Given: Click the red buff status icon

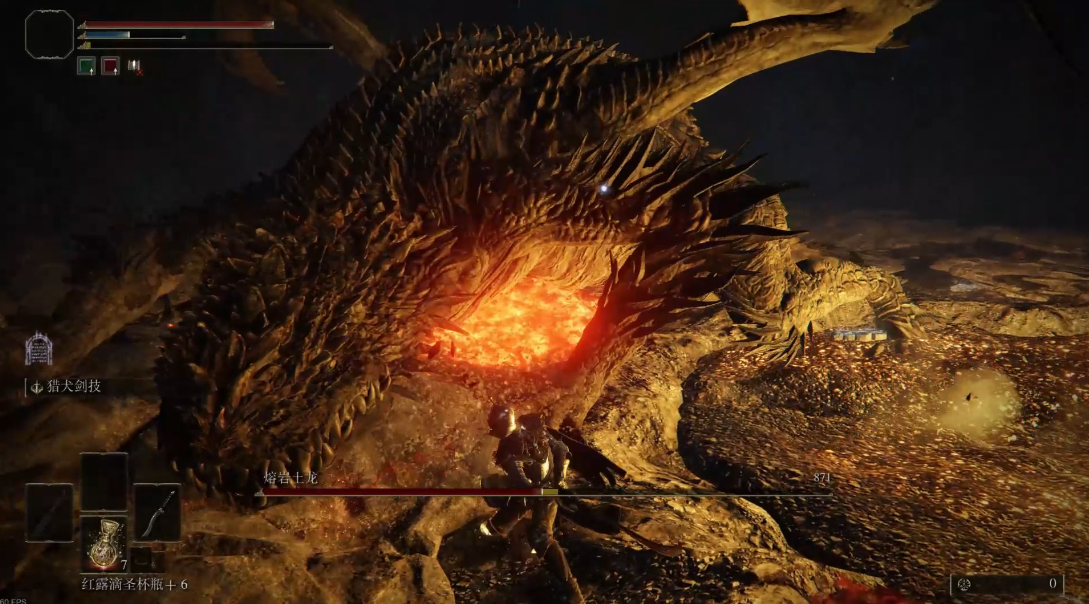Looking at the screenshot, I should pos(110,66).
